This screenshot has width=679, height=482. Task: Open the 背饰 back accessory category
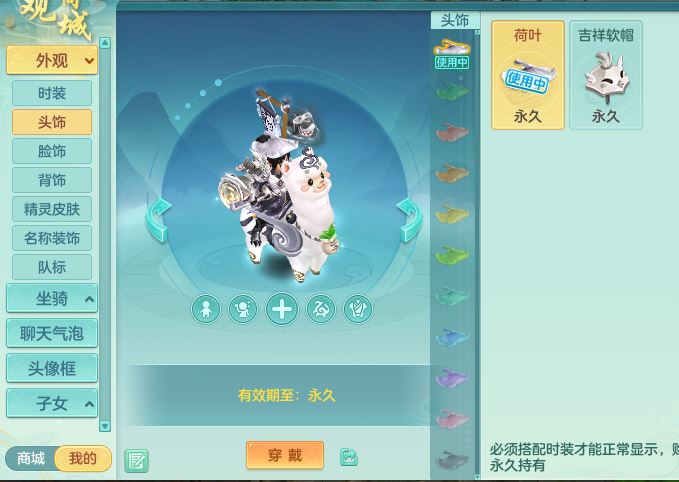(x=52, y=180)
